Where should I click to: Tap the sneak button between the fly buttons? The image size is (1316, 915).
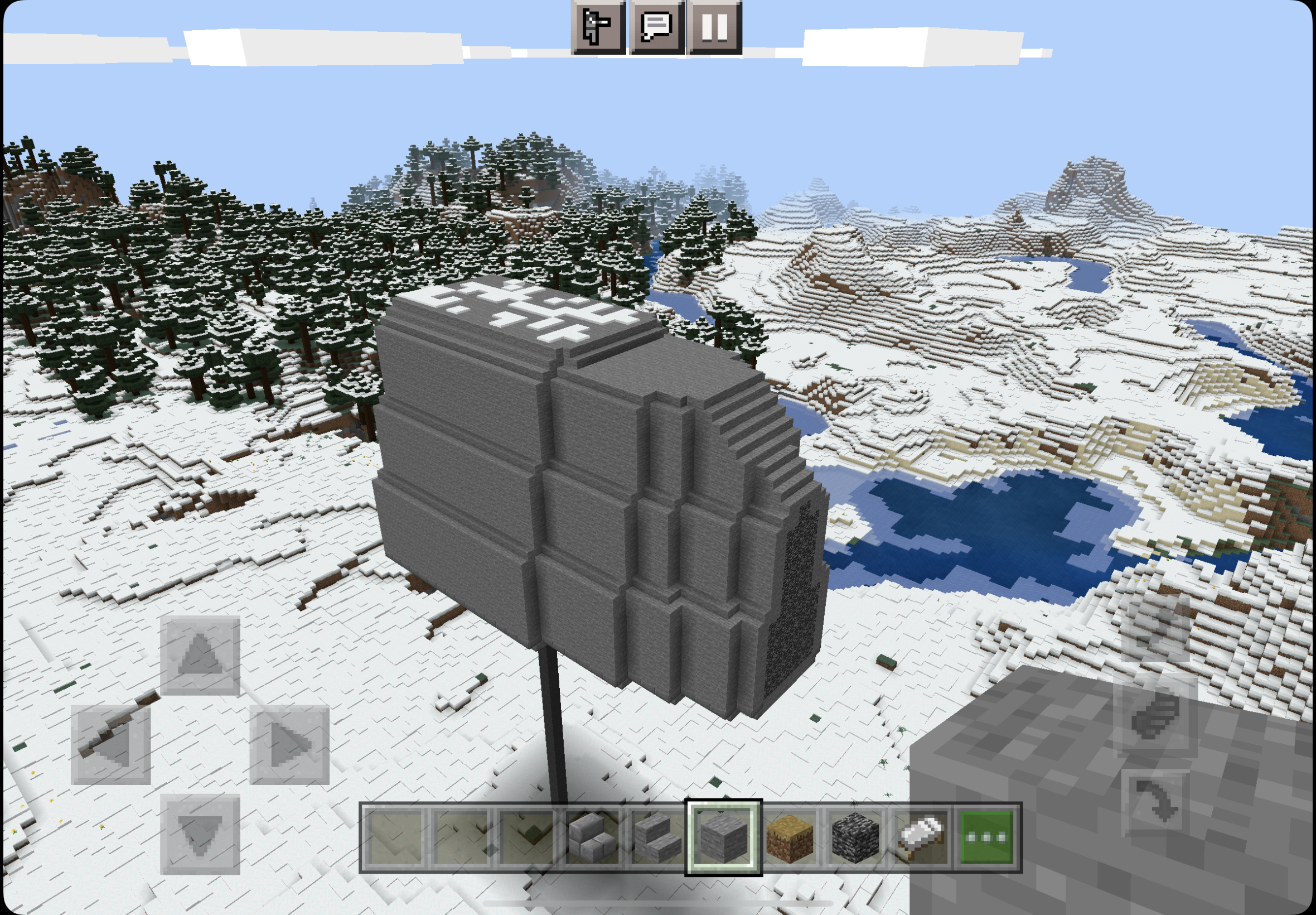coord(1155,715)
